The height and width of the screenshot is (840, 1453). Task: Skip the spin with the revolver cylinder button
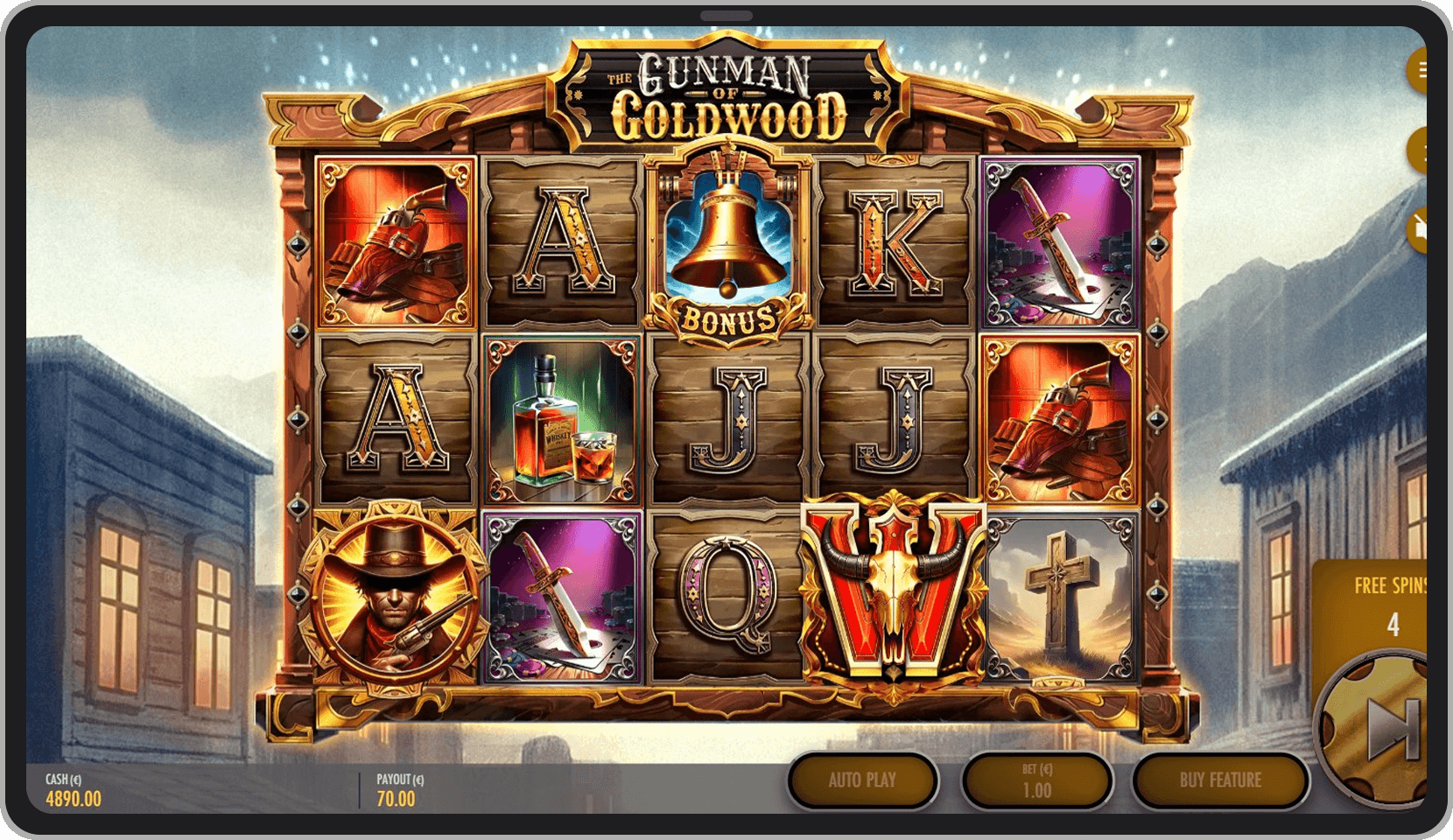click(1385, 729)
